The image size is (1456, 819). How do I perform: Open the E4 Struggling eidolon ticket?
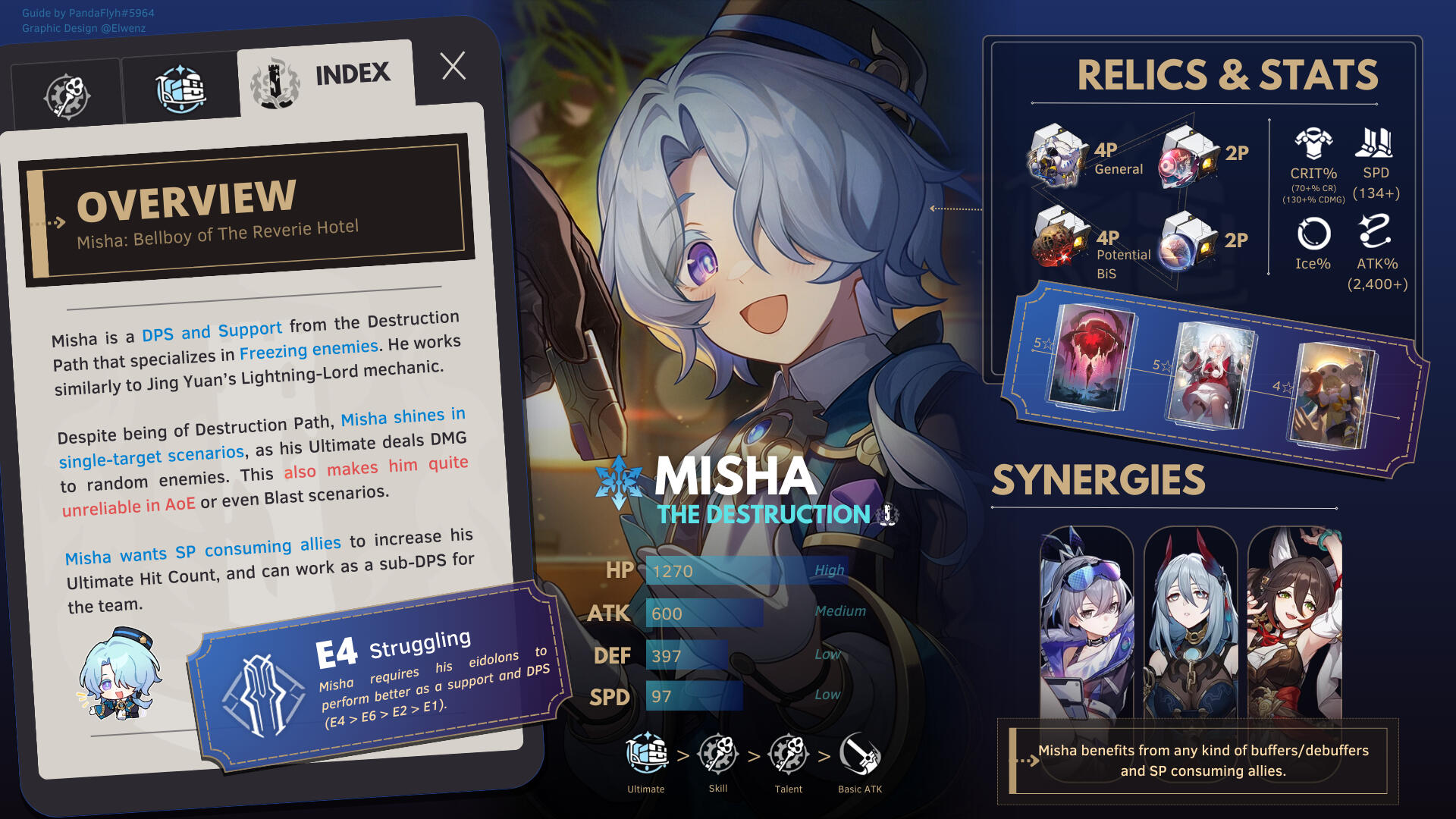tap(379, 676)
